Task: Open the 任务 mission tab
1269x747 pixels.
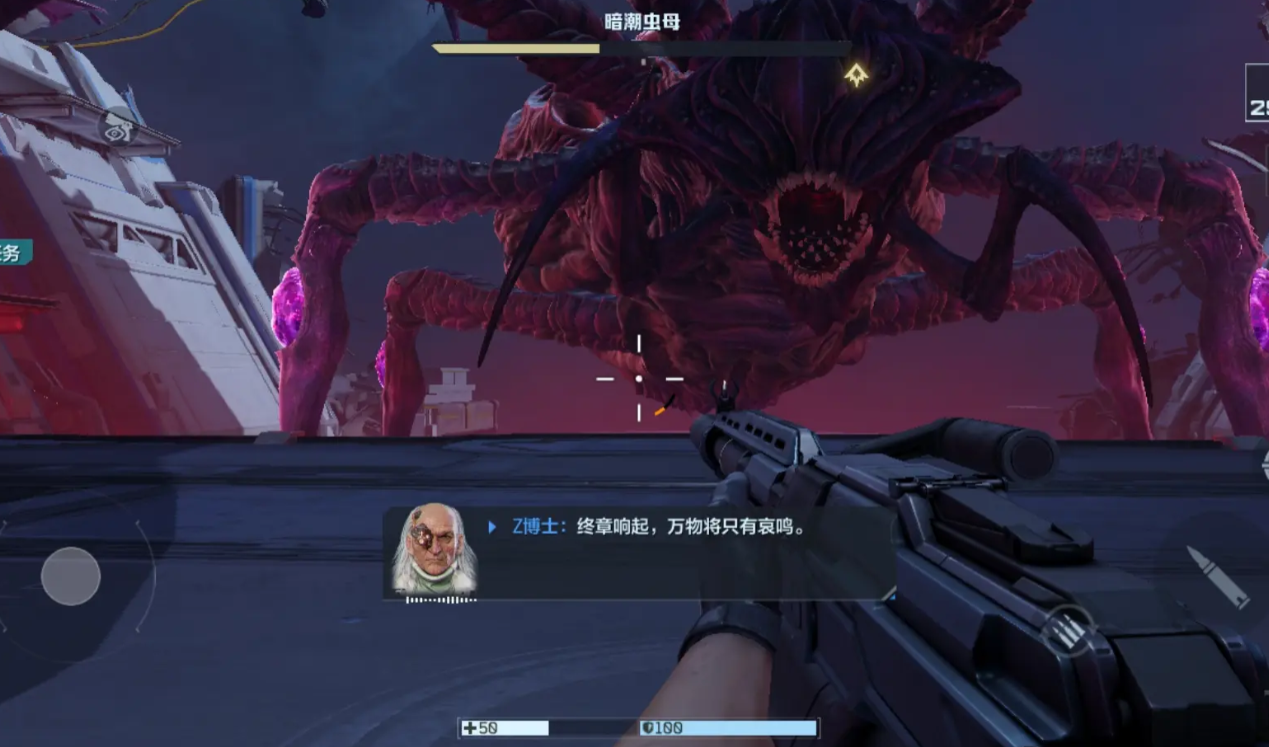Action: click(x=13, y=253)
